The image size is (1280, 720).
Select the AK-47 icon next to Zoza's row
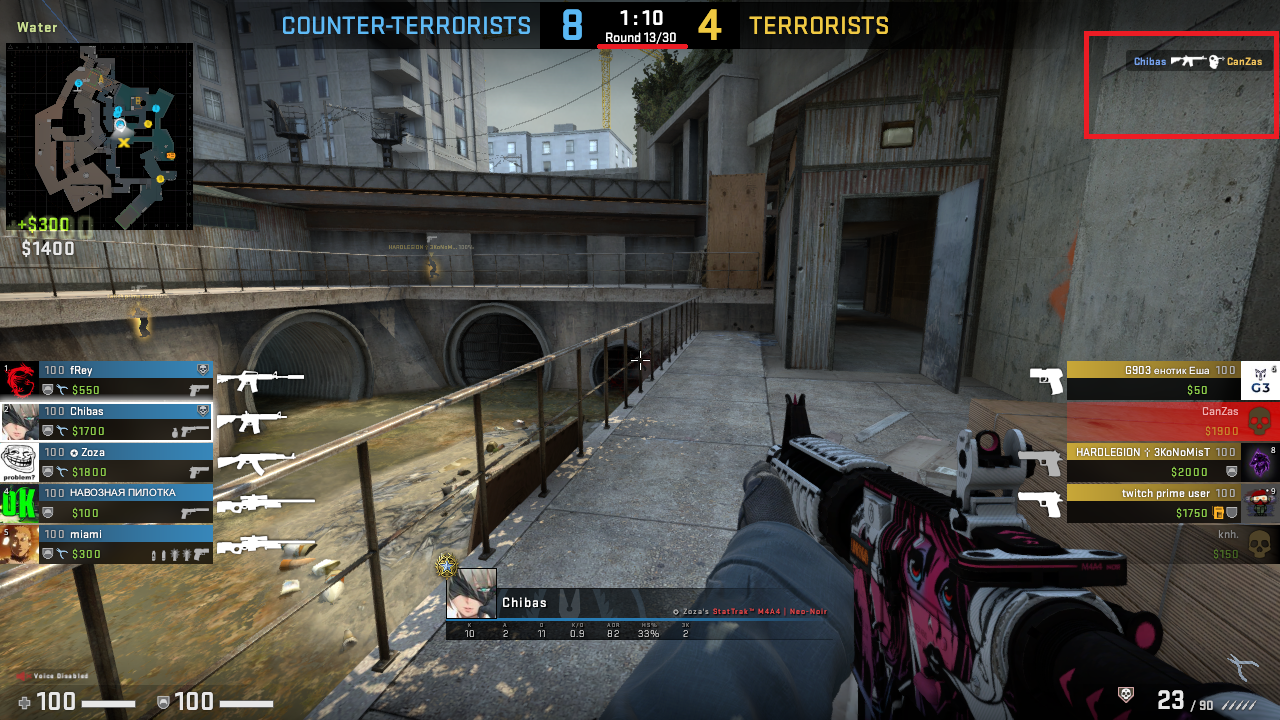point(257,462)
